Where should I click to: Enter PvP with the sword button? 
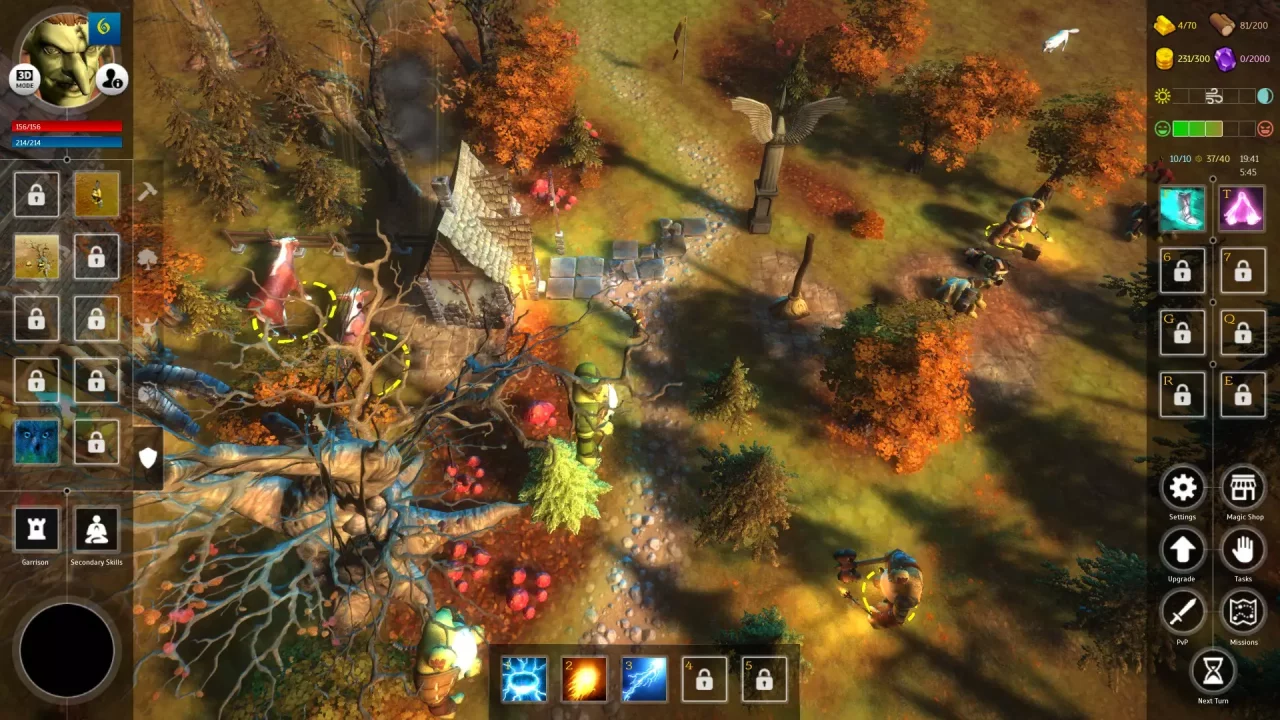pos(1182,611)
